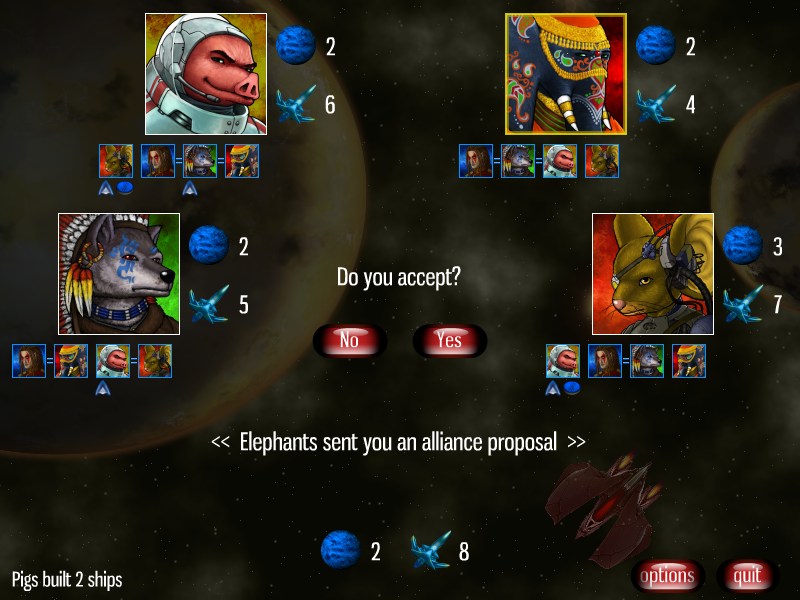Select the Mice faction portrait
The image size is (800, 600).
tap(652, 273)
